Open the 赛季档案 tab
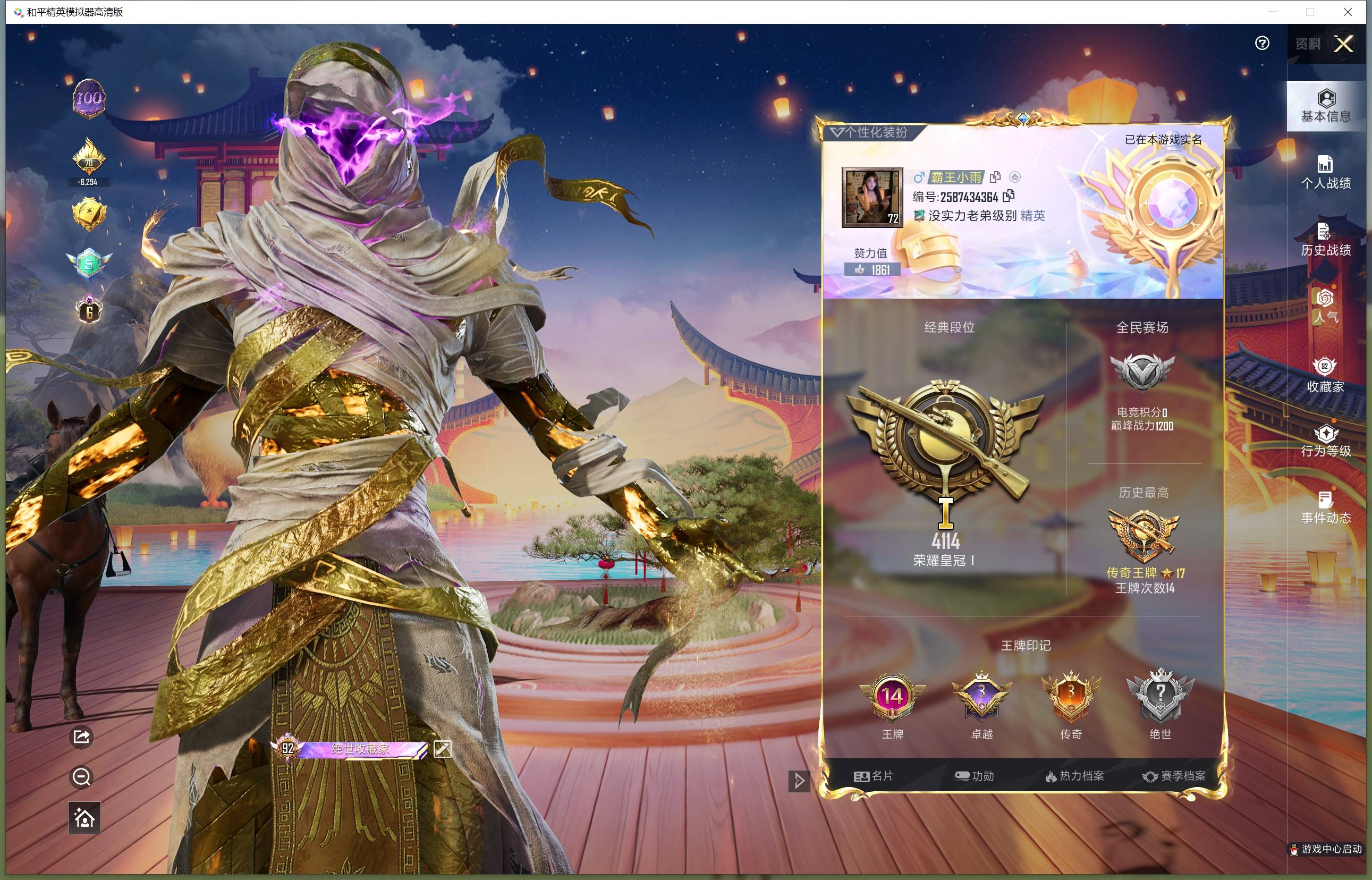Screen dimensions: 1372x880 pyautogui.click(x=1174, y=776)
